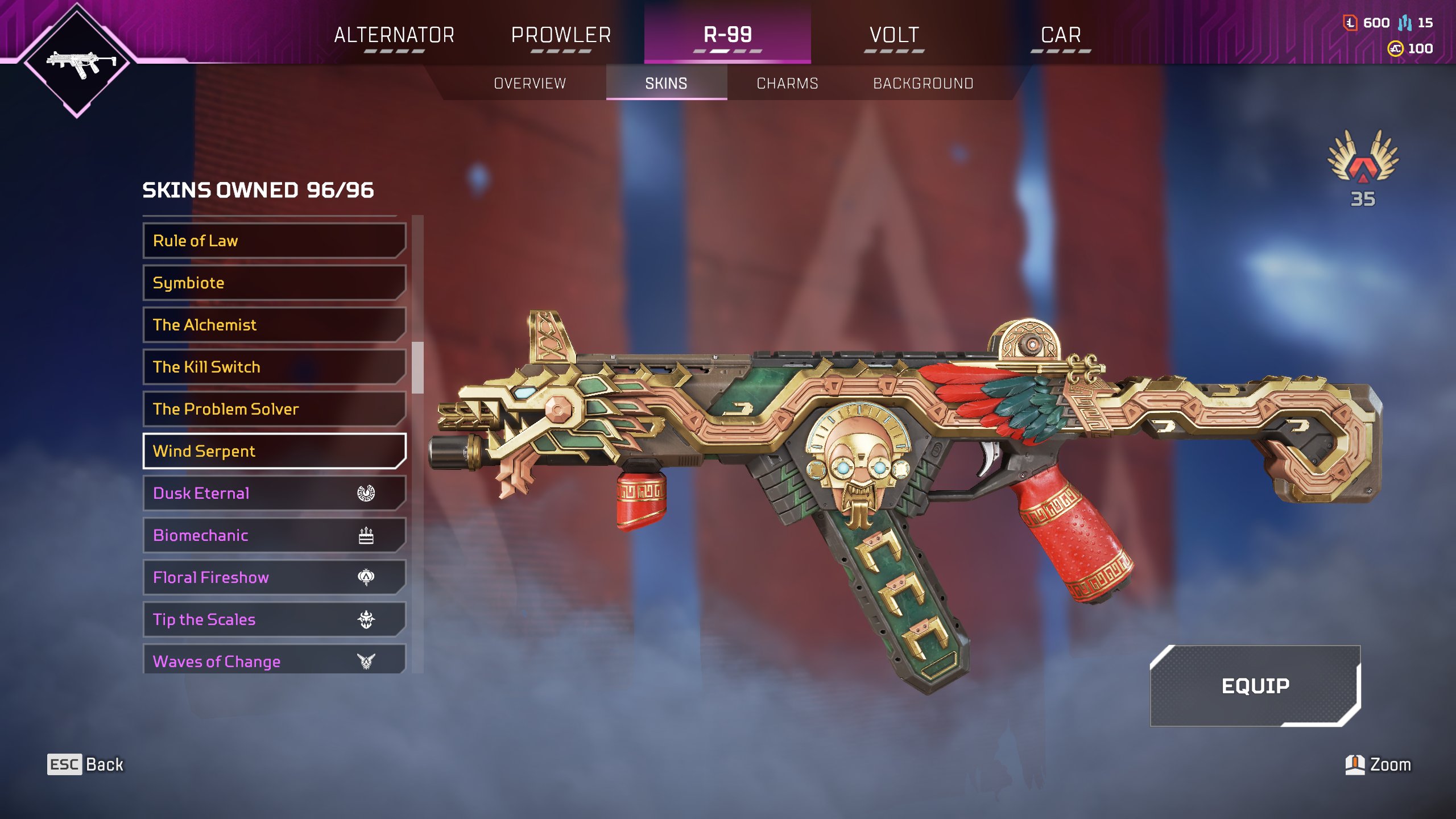Switch to the Alternator weapon tab

[394, 35]
